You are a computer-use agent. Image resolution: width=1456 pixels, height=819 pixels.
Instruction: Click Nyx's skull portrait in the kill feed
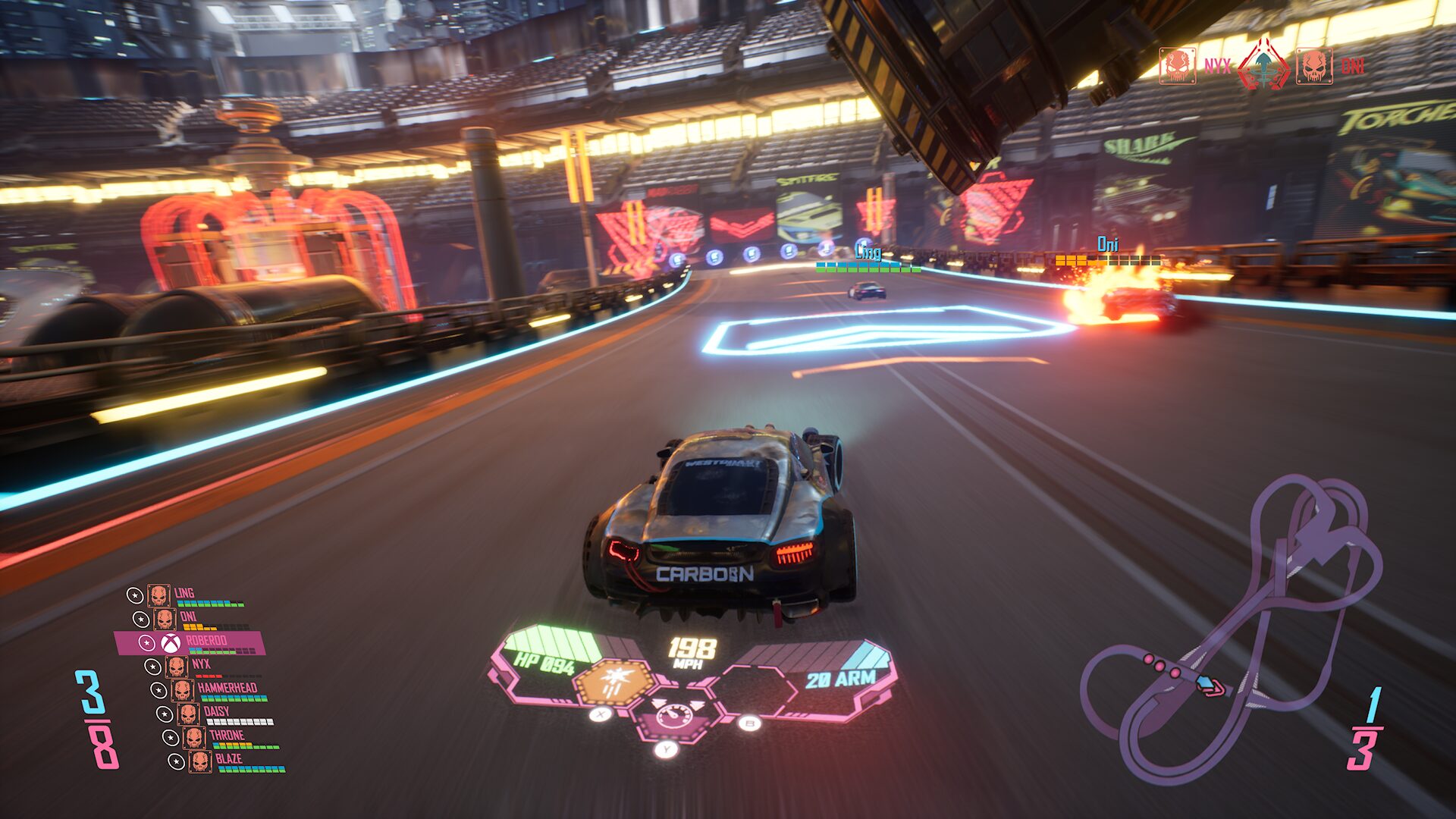pyautogui.click(x=1177, y=66)
